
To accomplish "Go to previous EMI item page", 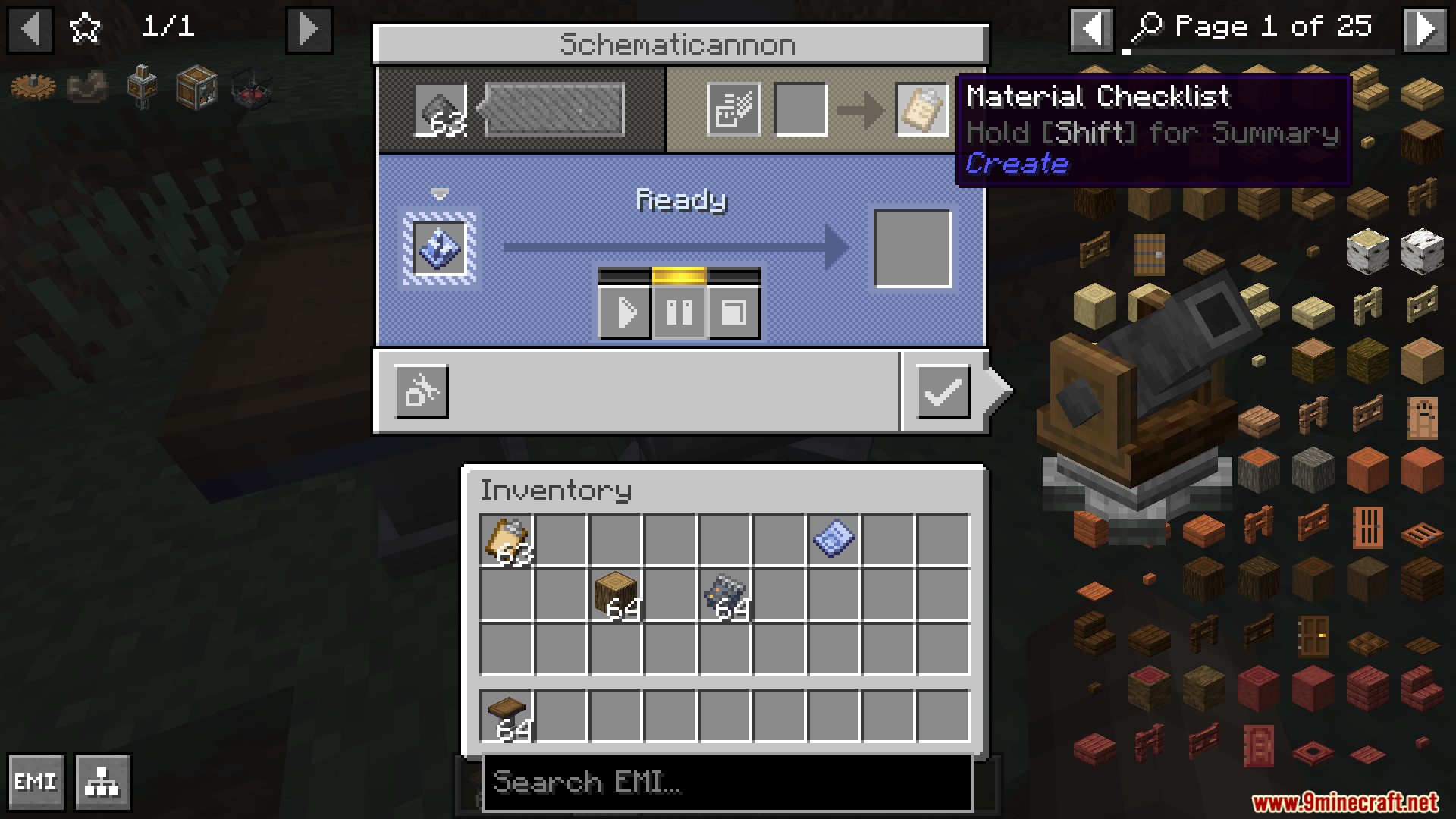I will pos(1091,29).
